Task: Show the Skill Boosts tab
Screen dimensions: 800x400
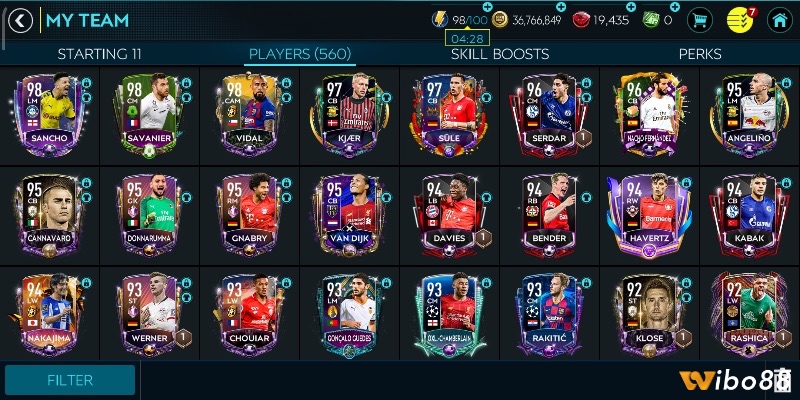Action: coord(499,53)
